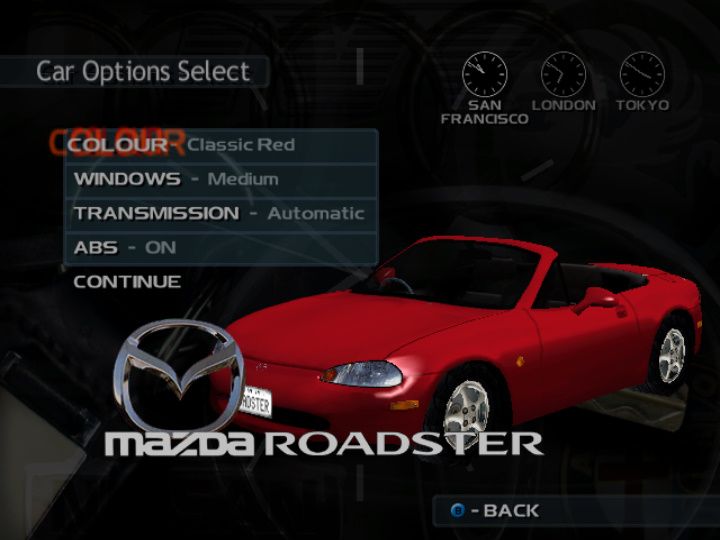Image resolution: width=720 pixels, height=540 pixels.
Task: Select the COLOUR Classic Red option
Action: [220, 145]
